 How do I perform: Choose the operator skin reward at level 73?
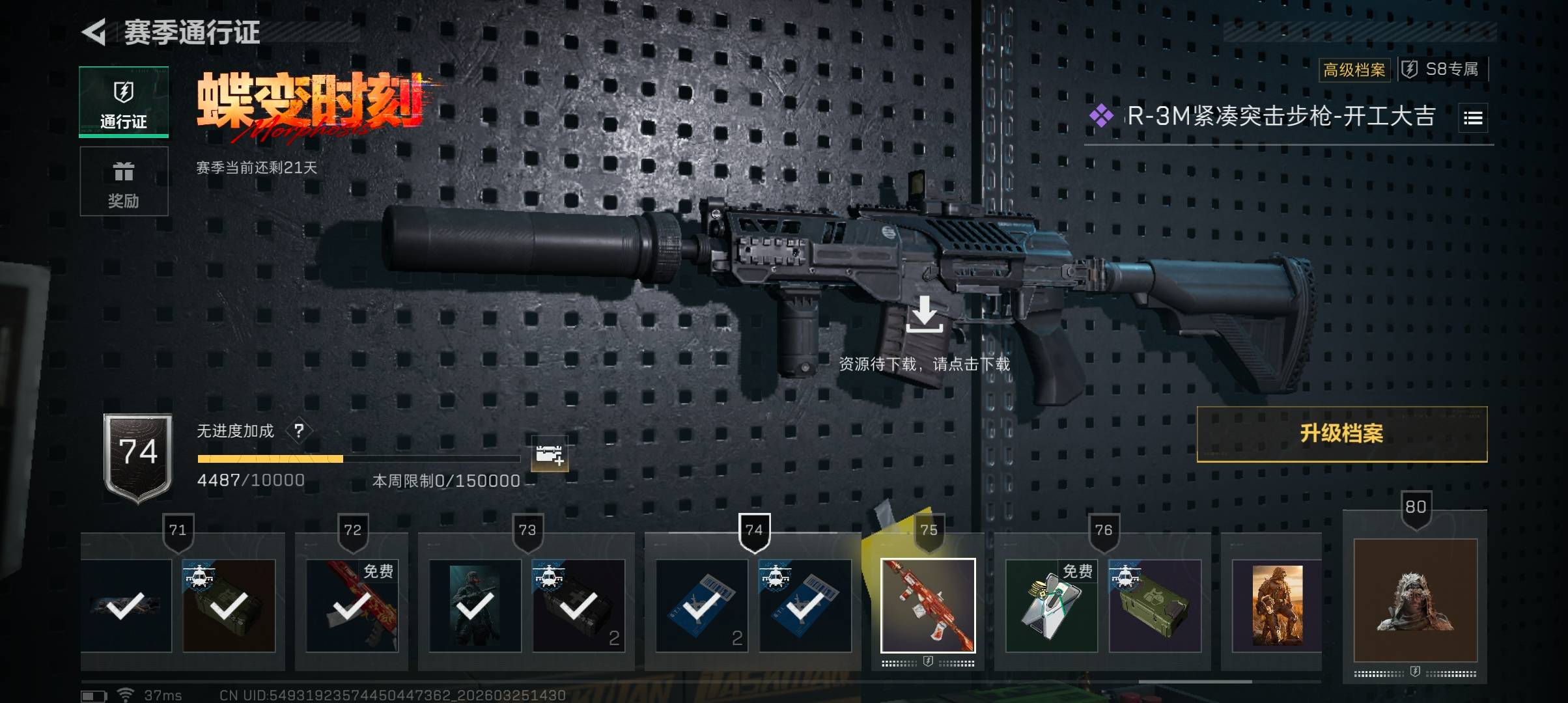pyautogui.click(x=475, y=605)
